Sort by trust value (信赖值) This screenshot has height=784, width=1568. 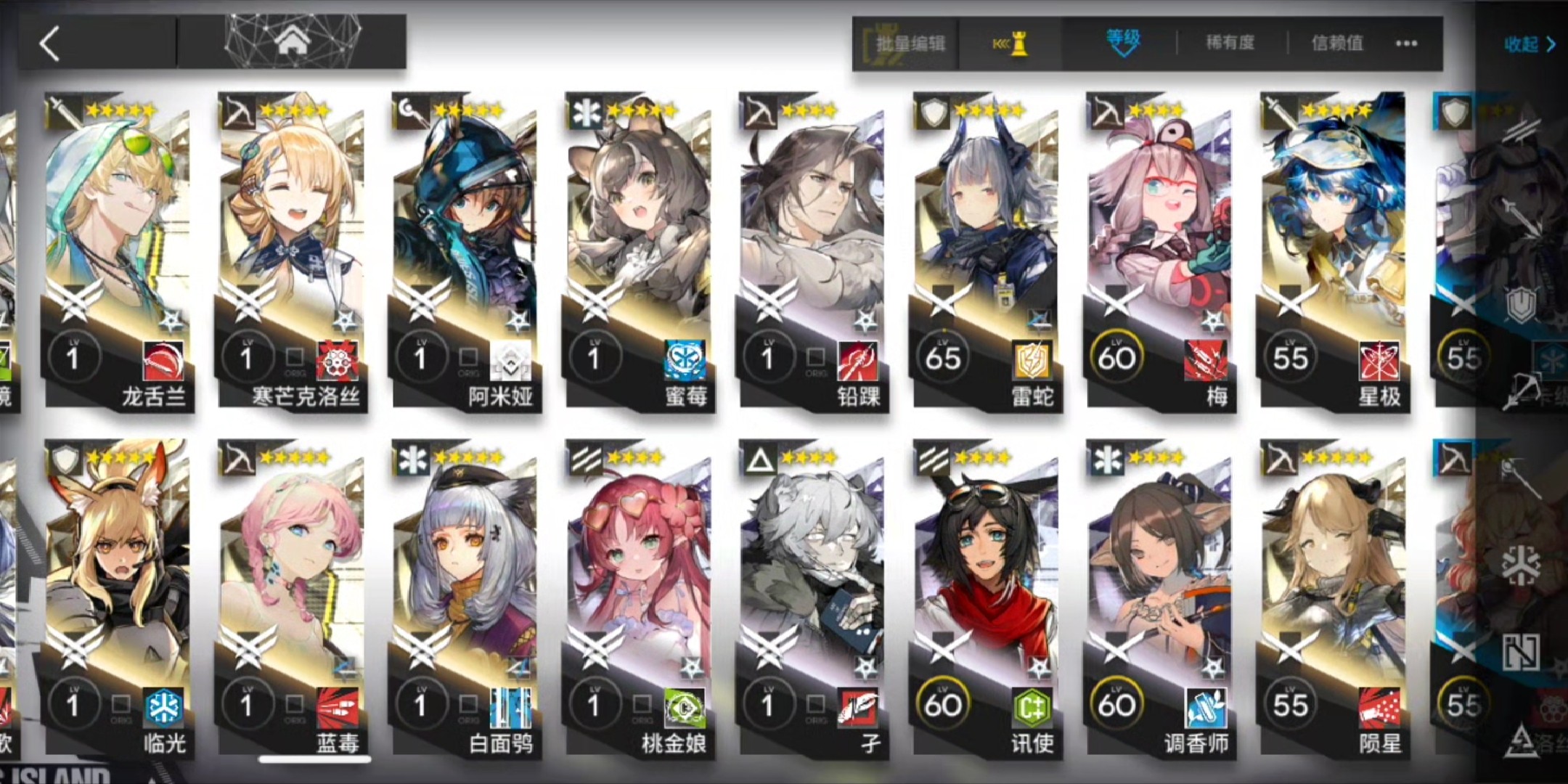(x=1336, y=44)
